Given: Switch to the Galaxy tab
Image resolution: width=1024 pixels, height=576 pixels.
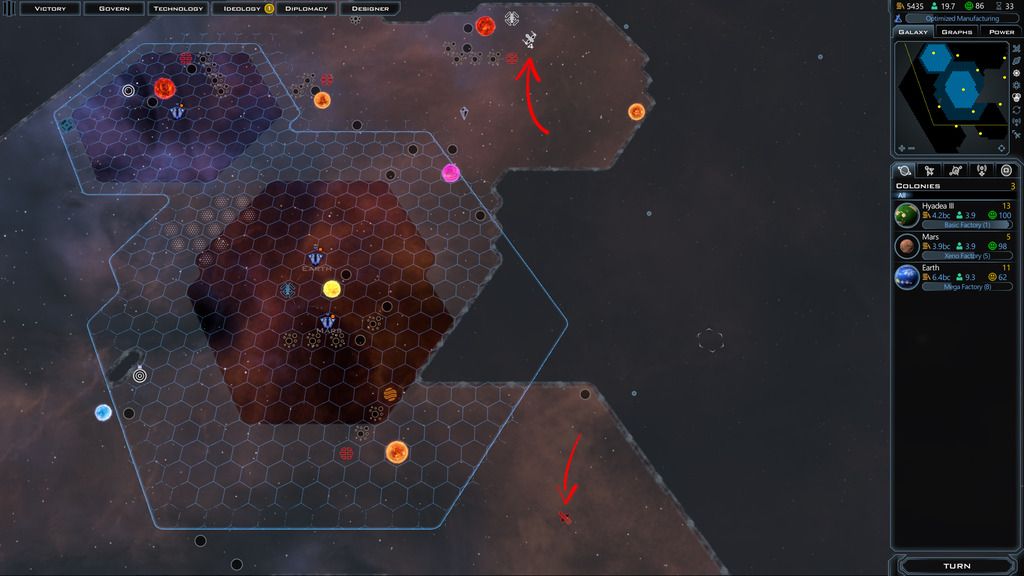Looking at the screenshot, I should [913, 32].
